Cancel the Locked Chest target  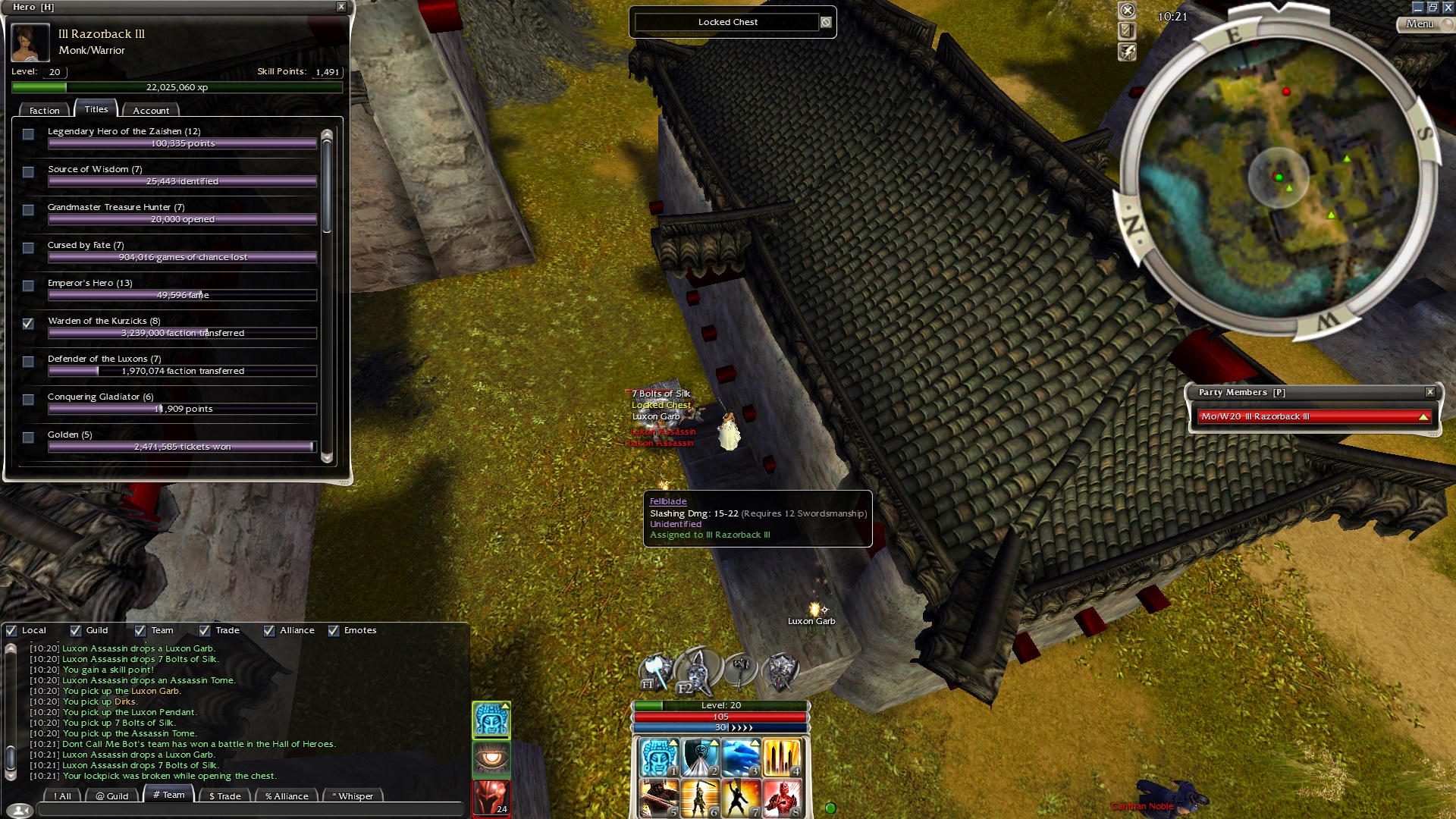tap(826, 22)
